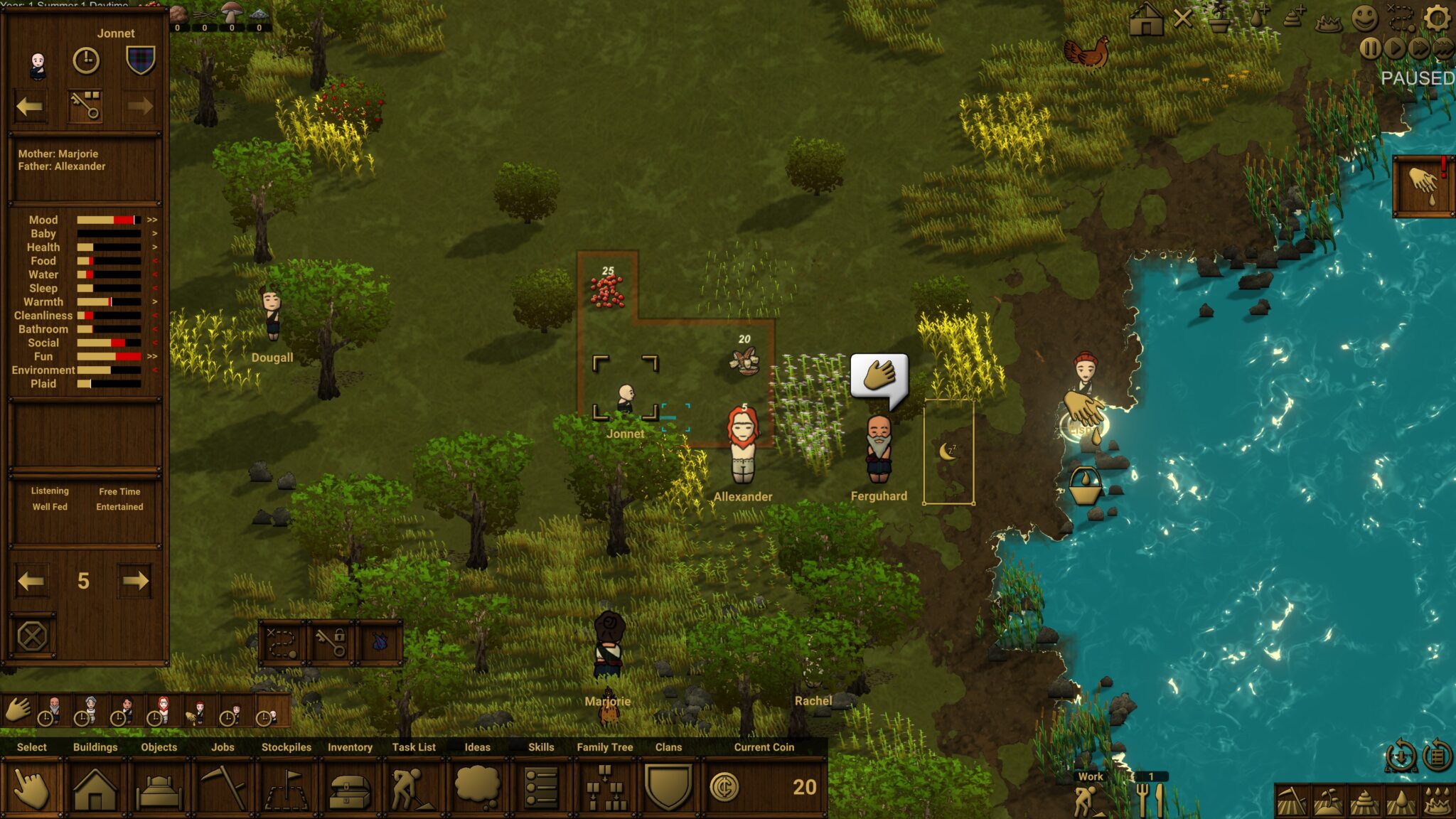Open the Skills list
Screen dimensions: 1456x819
tap(541, 788)
